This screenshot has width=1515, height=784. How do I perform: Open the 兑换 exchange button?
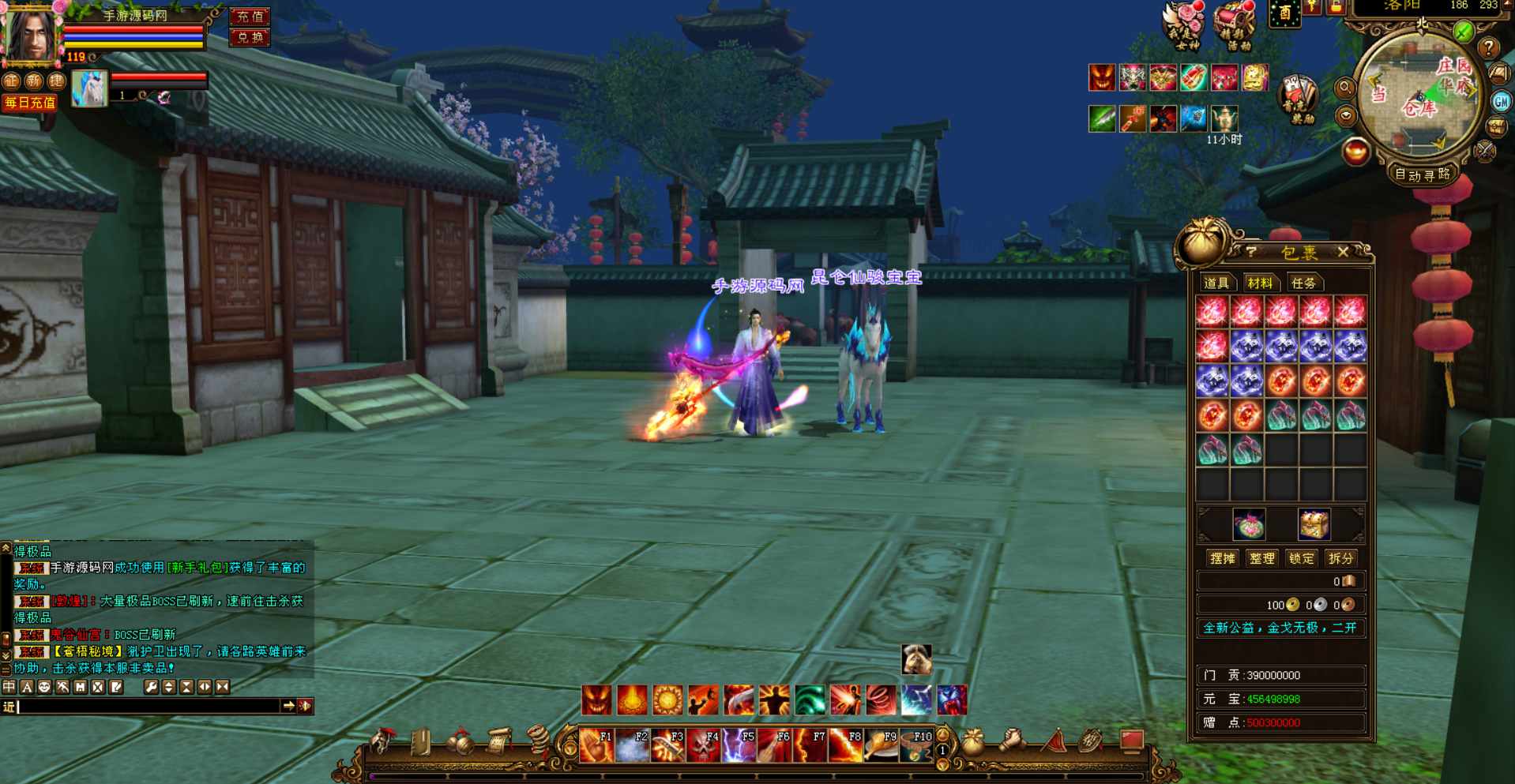point(250,37)
